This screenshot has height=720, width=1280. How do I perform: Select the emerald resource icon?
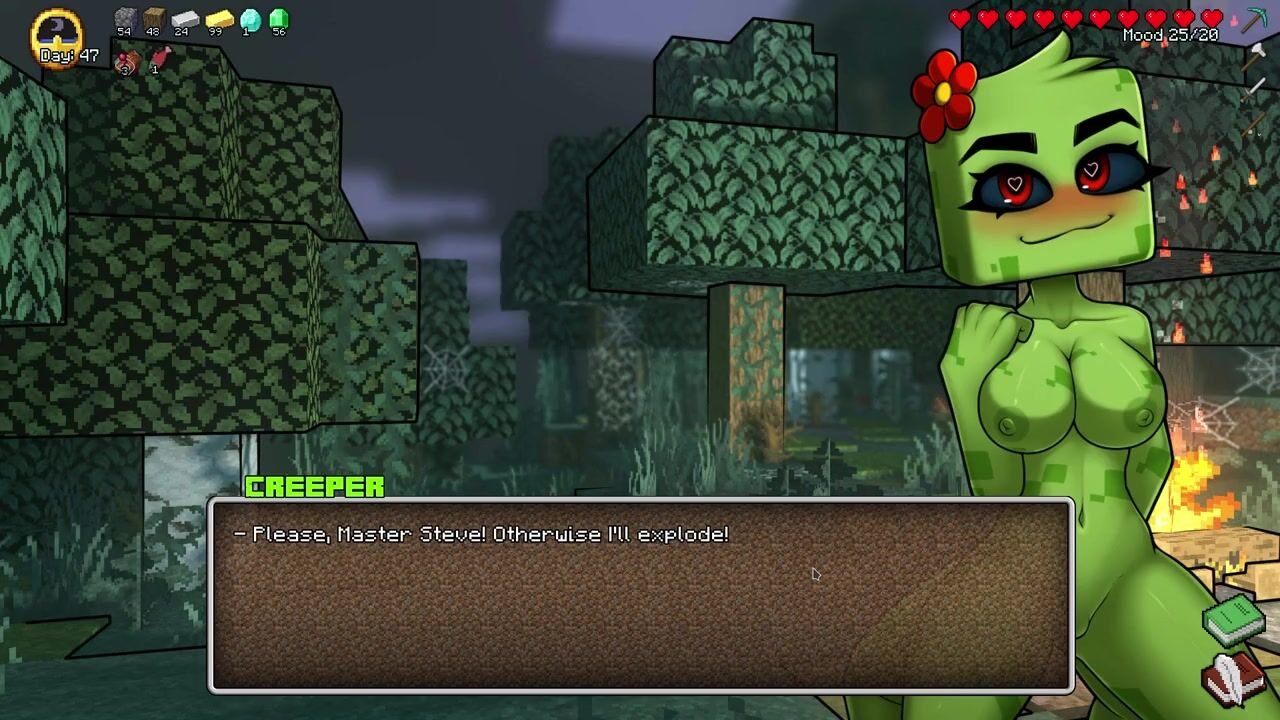[278, 18]
